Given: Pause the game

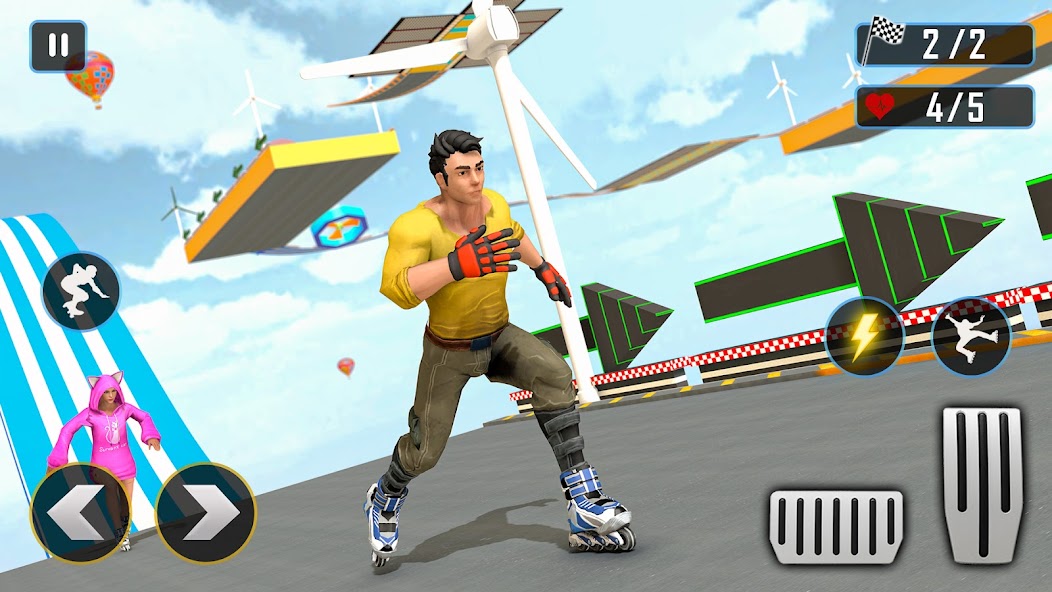Looking at the screenshot, I should pyautogui.click(x=58, y=46).
